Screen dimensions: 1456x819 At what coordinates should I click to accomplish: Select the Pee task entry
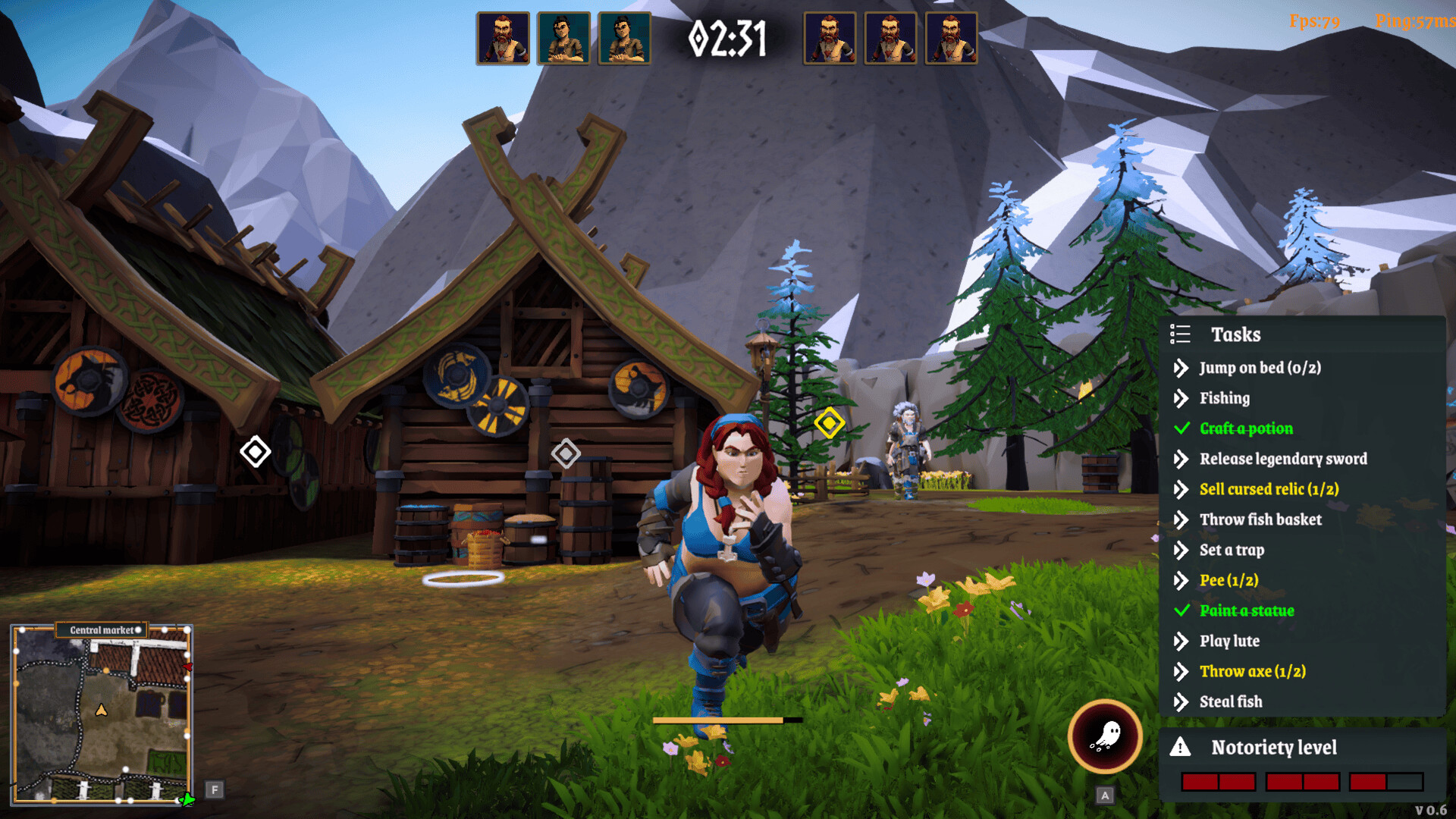[x=1228, y=580]
